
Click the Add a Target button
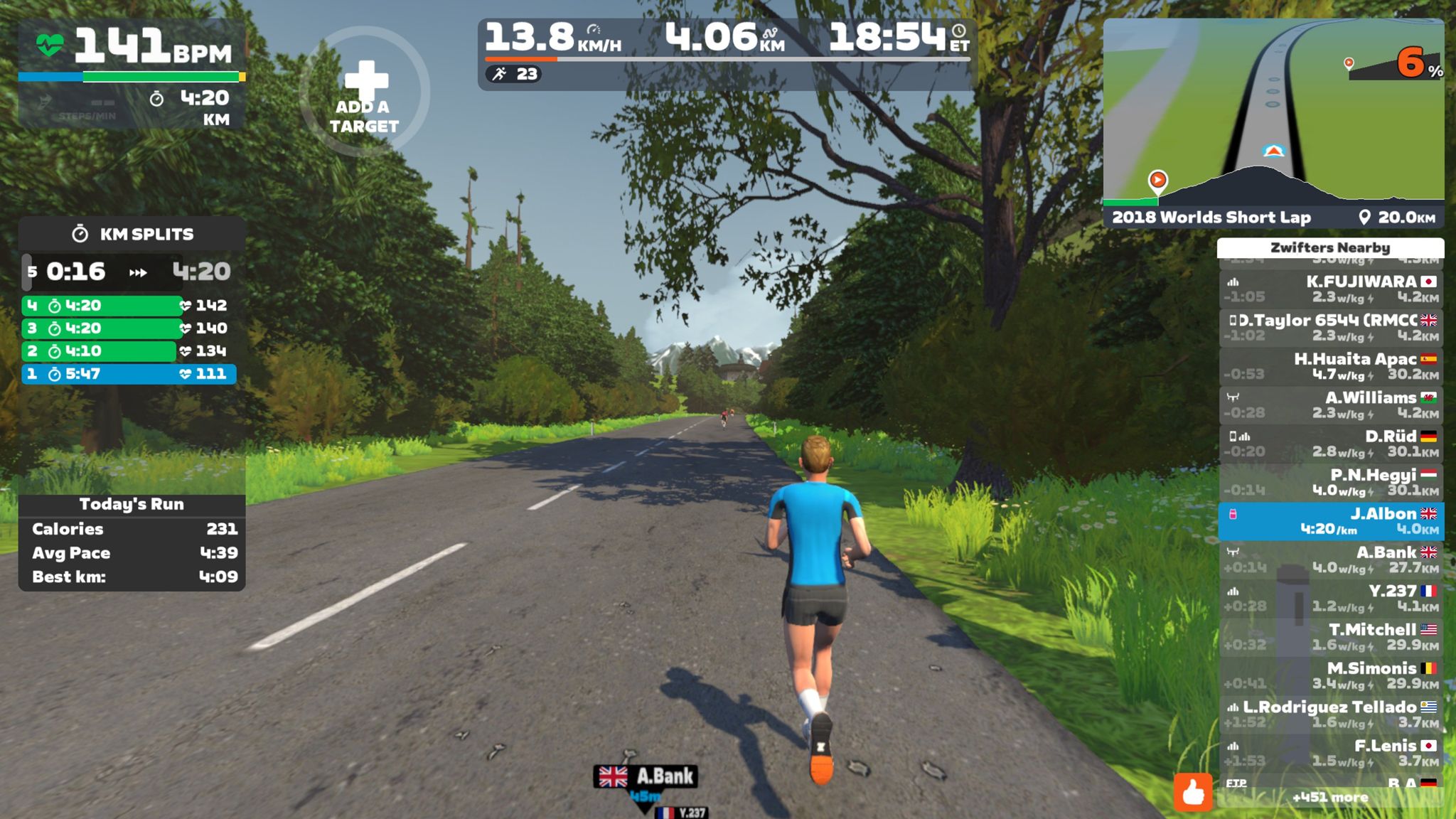[364, 92]
